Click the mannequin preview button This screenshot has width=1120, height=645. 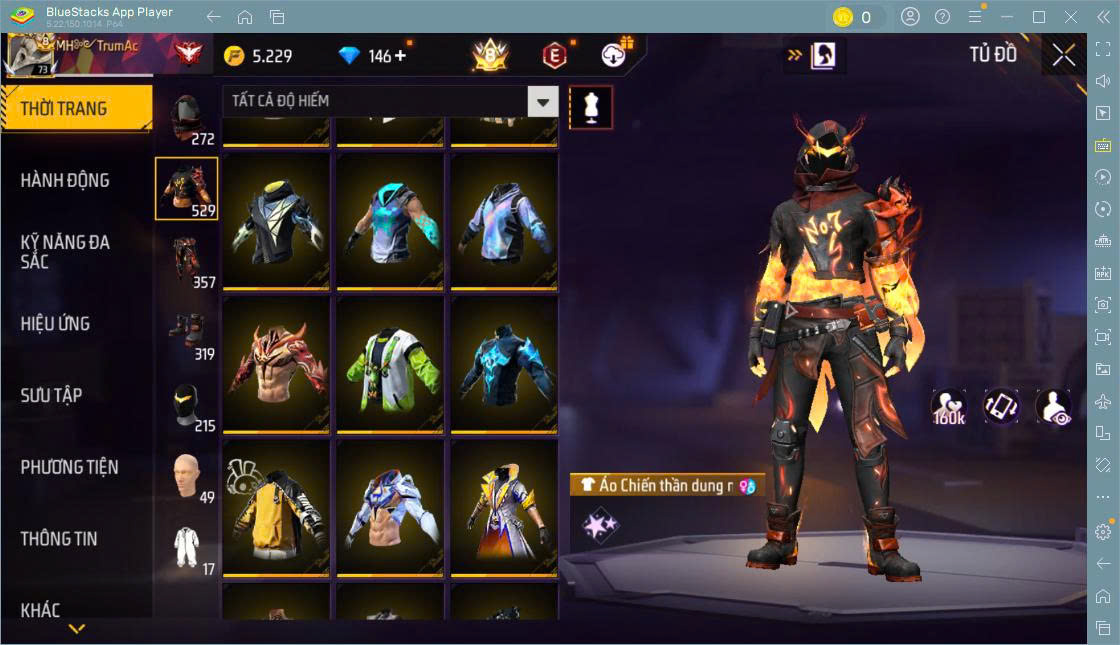tap(590, 107)
